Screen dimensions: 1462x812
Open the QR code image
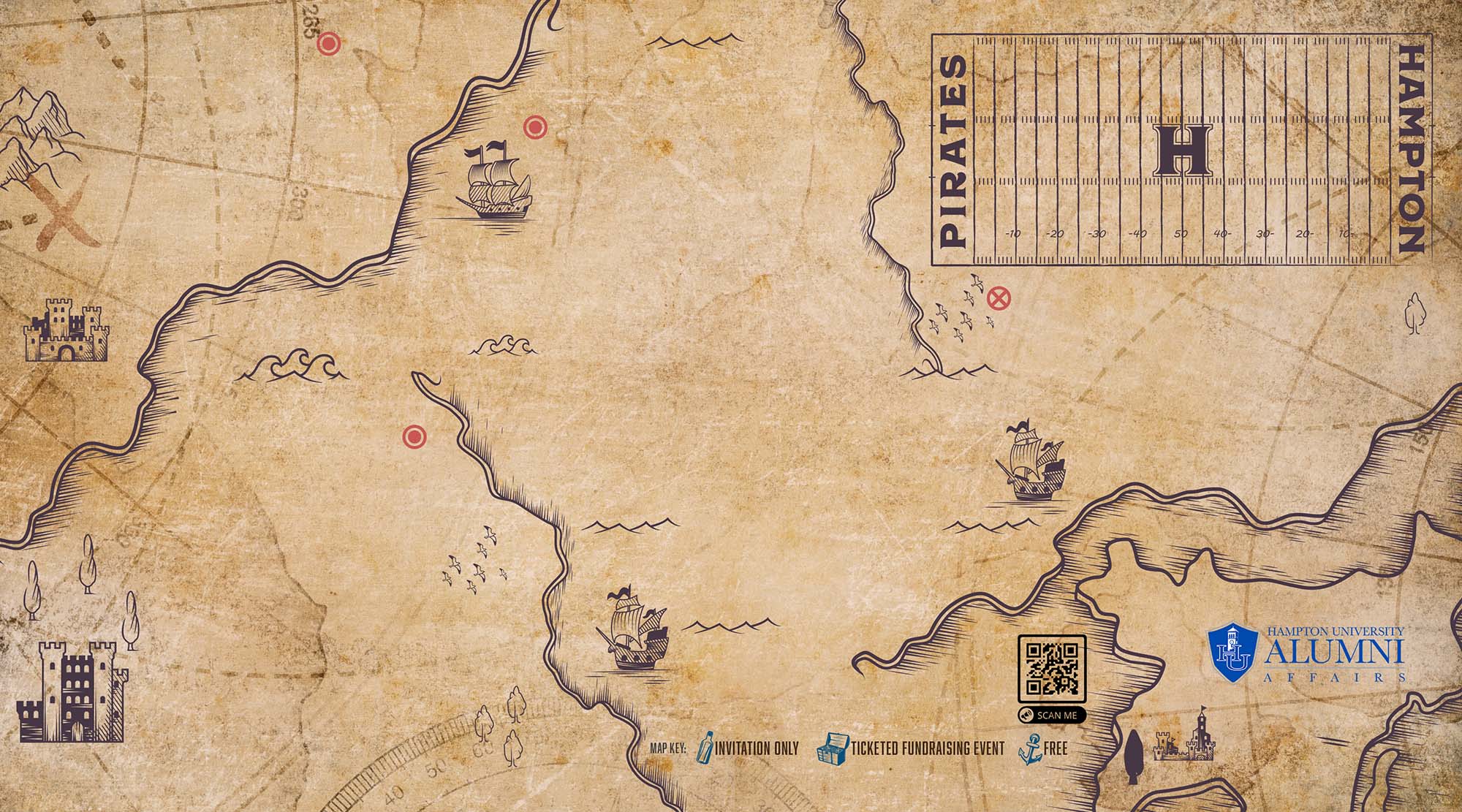click(1052, 669)
